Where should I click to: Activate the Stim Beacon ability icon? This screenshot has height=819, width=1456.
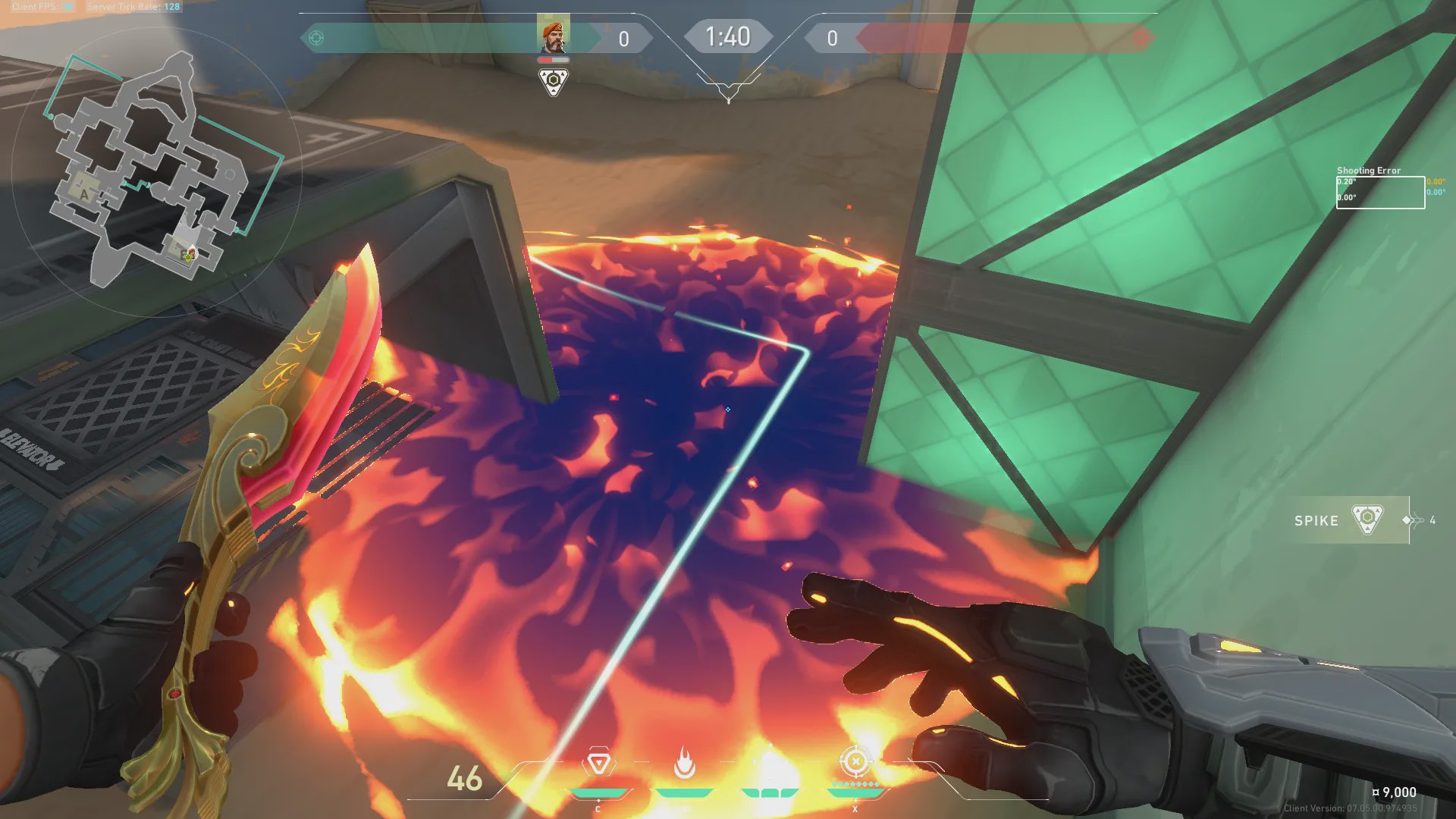pyautogui.click(x=598, y=764)
